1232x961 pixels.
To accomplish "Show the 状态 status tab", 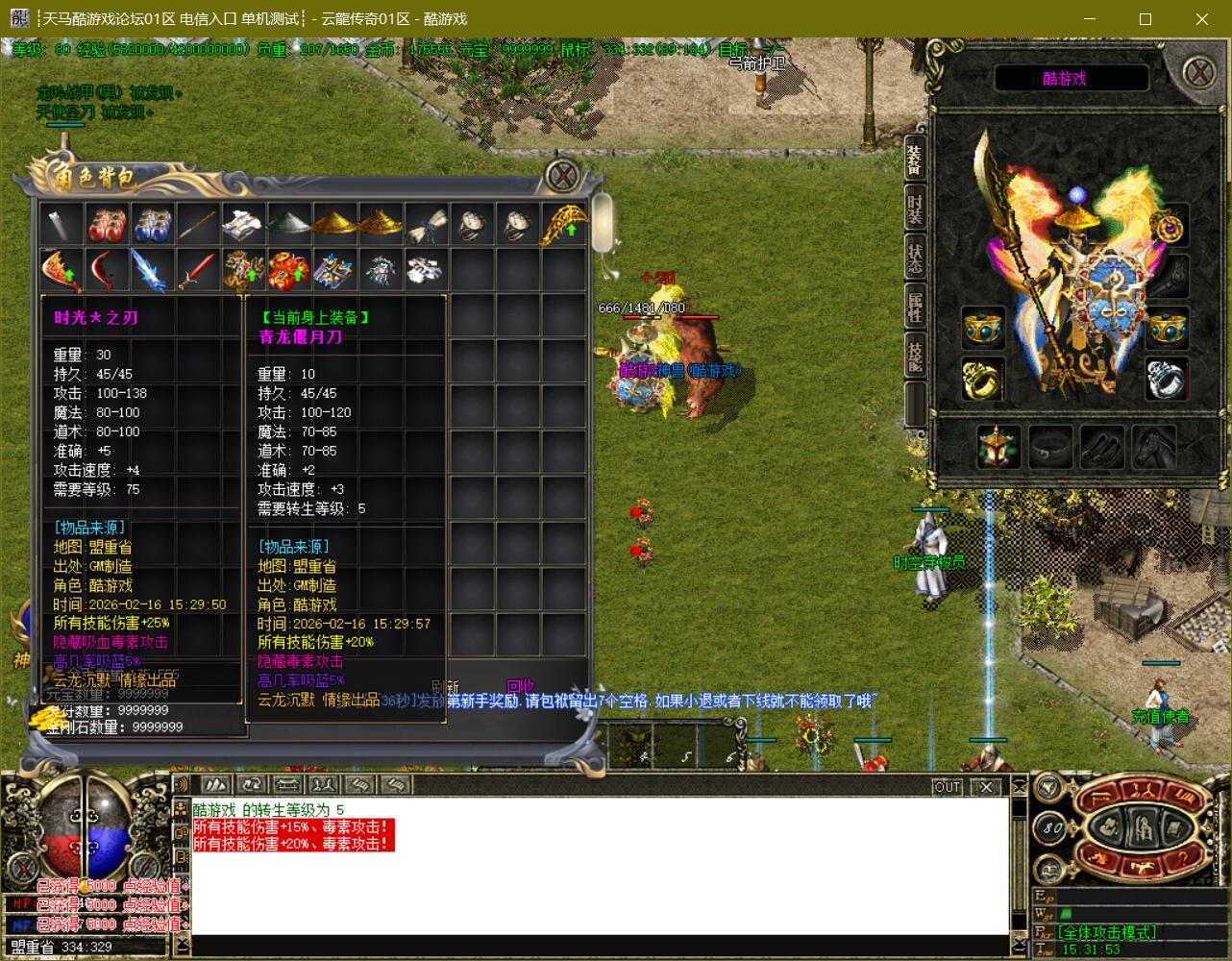I will tap(915, 258).
